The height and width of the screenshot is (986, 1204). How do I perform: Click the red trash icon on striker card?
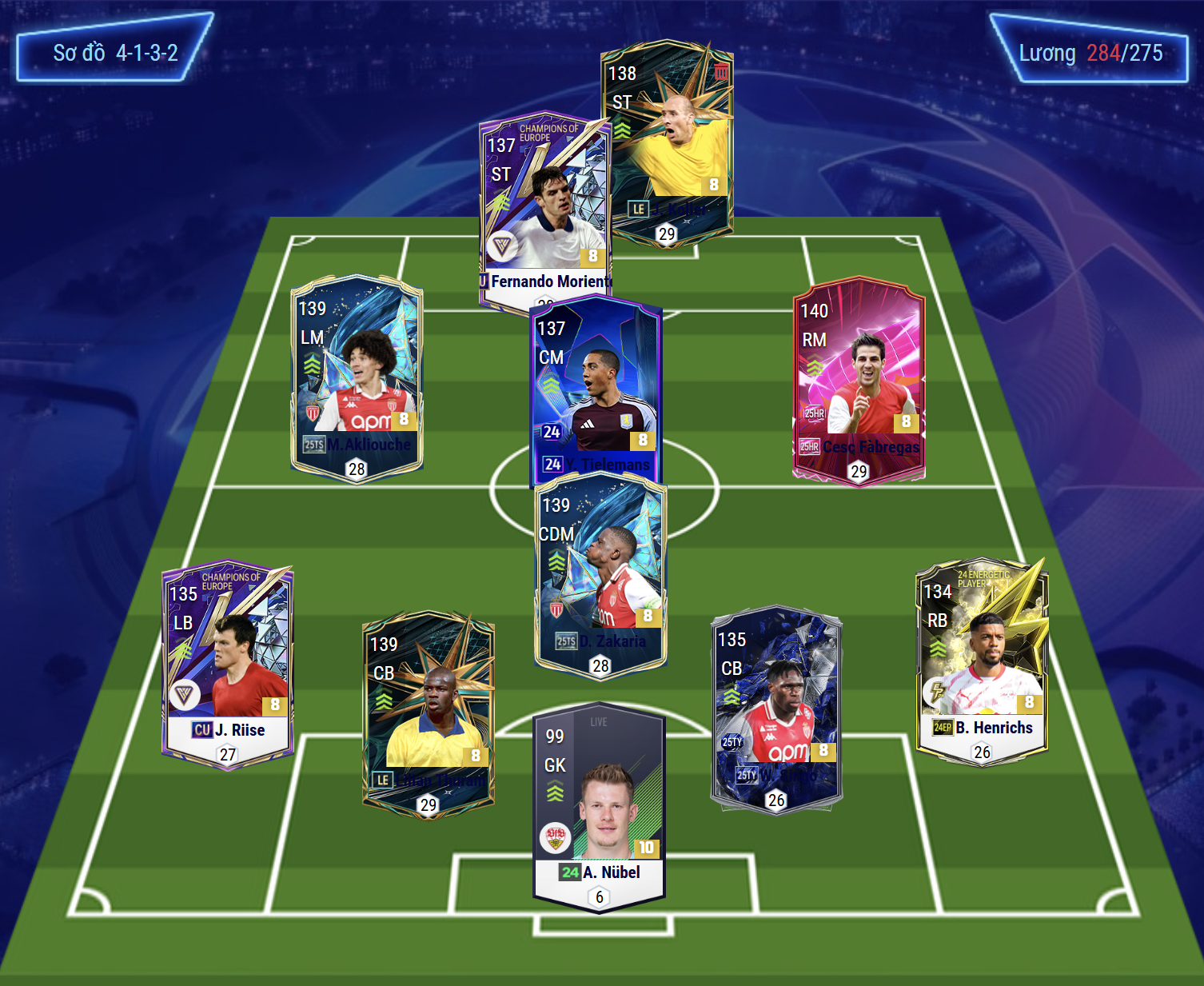click(x=721, y=72)
